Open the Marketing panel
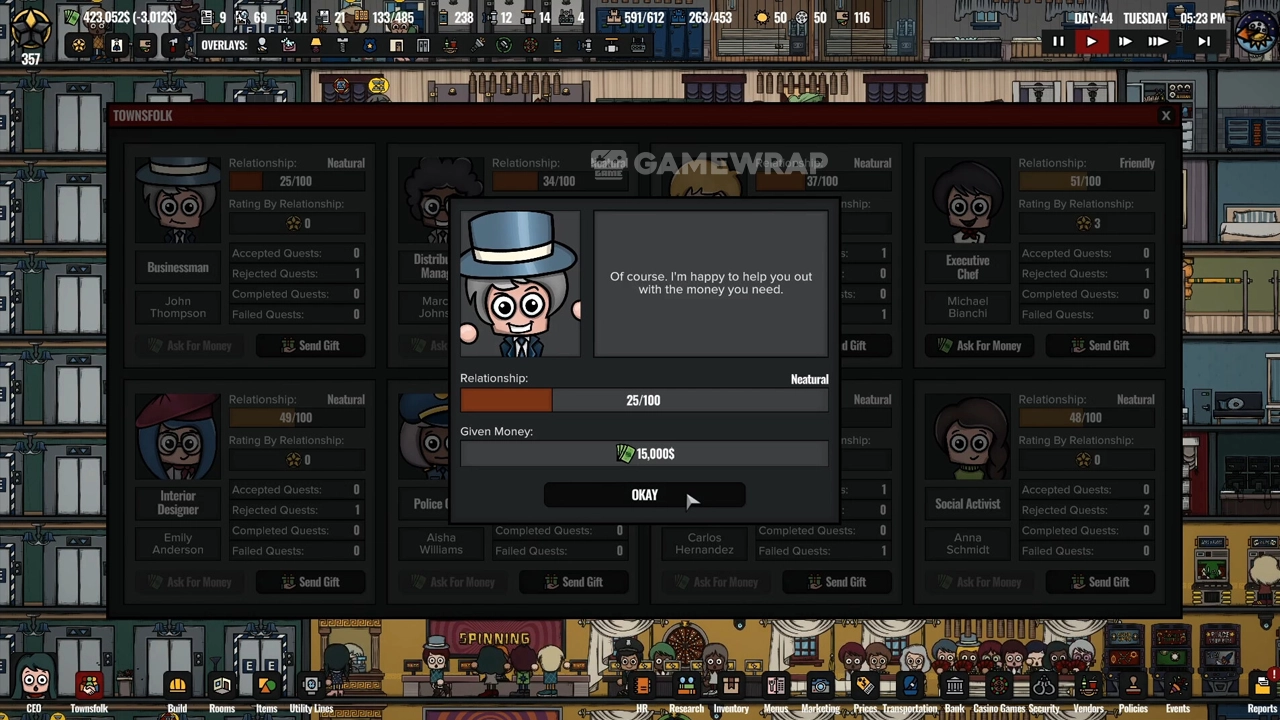Screen dimensions: 1280x720 [x=820, y=689]
